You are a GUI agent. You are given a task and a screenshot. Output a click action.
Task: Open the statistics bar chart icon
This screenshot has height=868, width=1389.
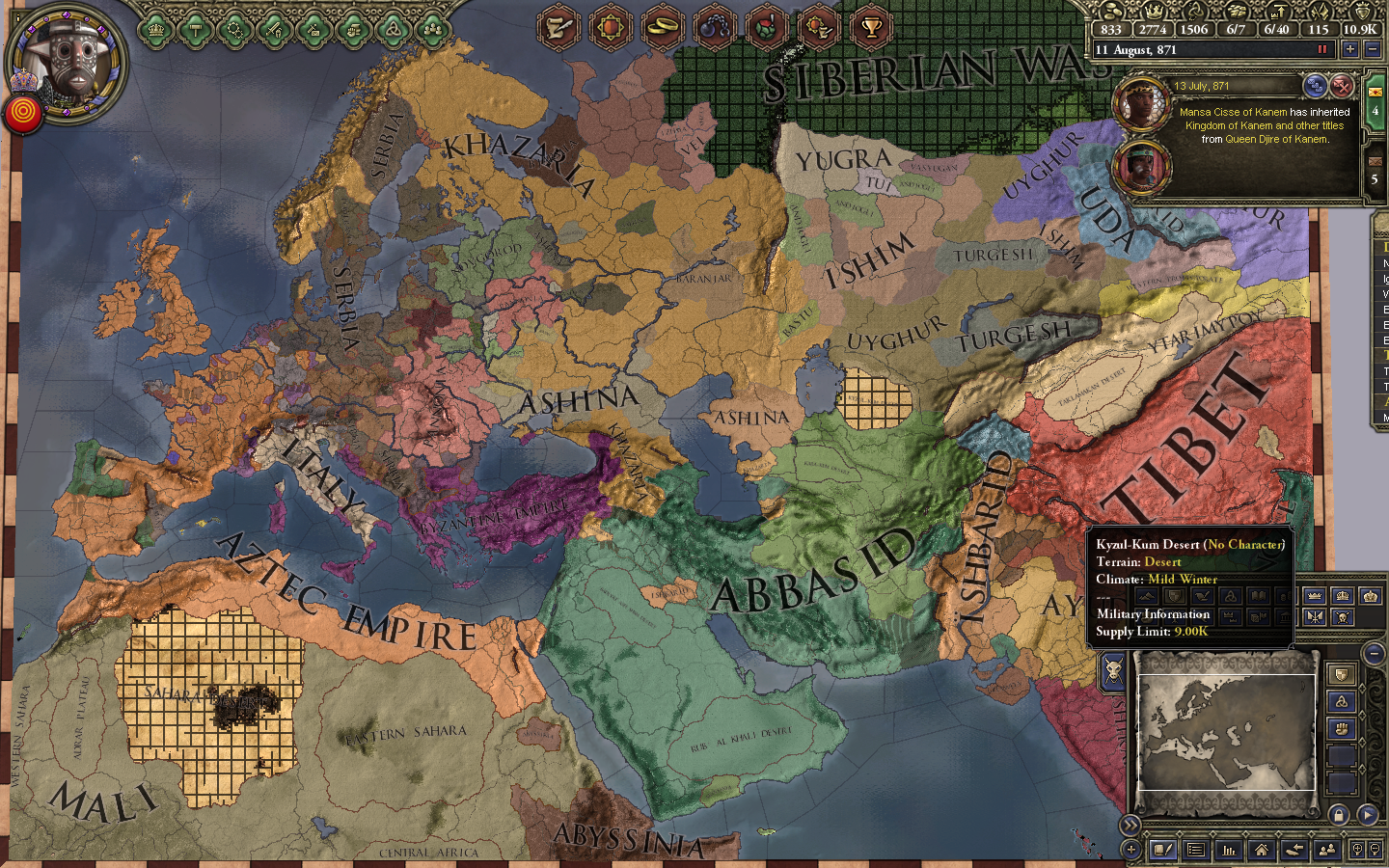(1230, 850)
